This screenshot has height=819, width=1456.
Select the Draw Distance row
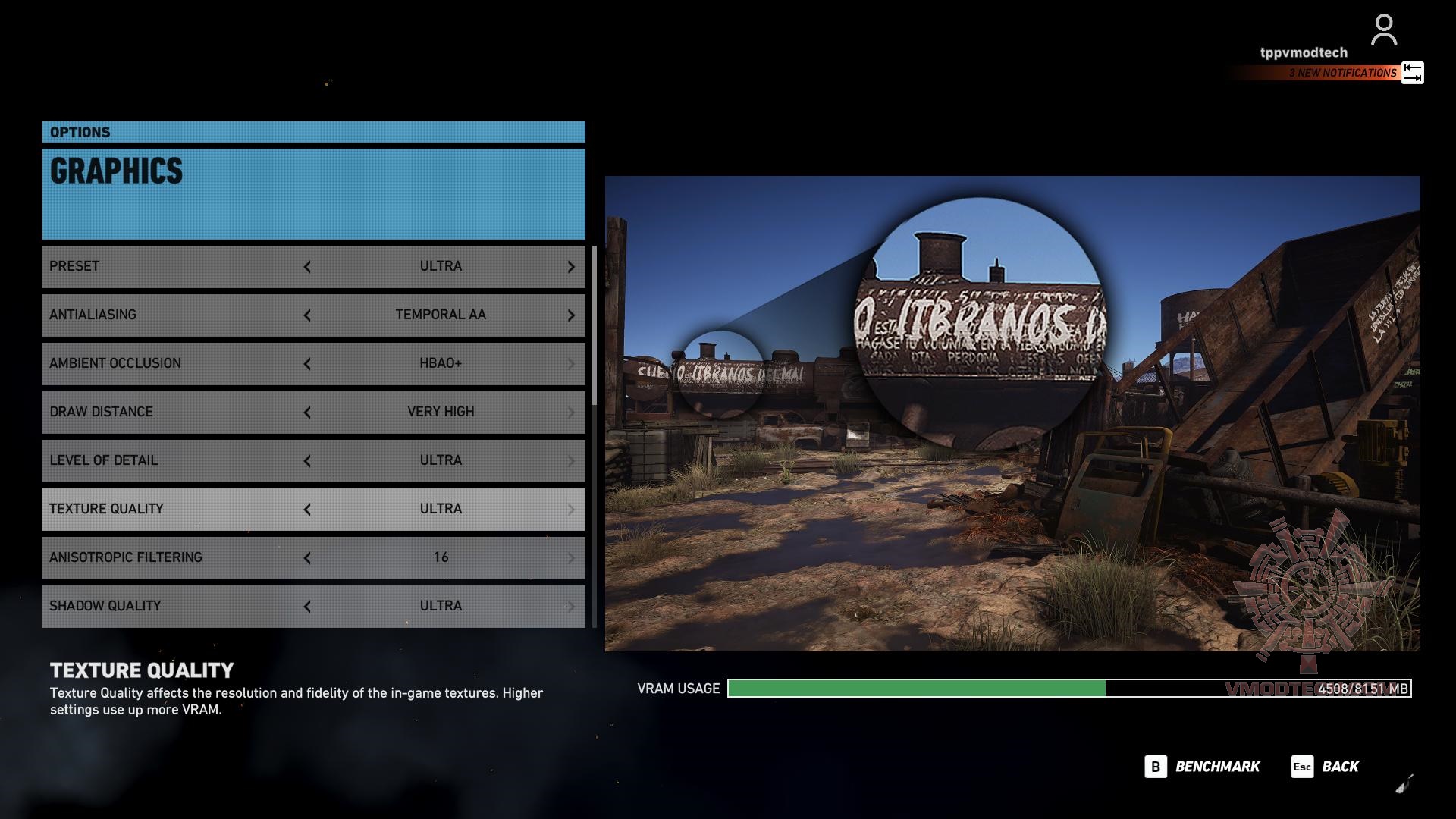[174, 413]
